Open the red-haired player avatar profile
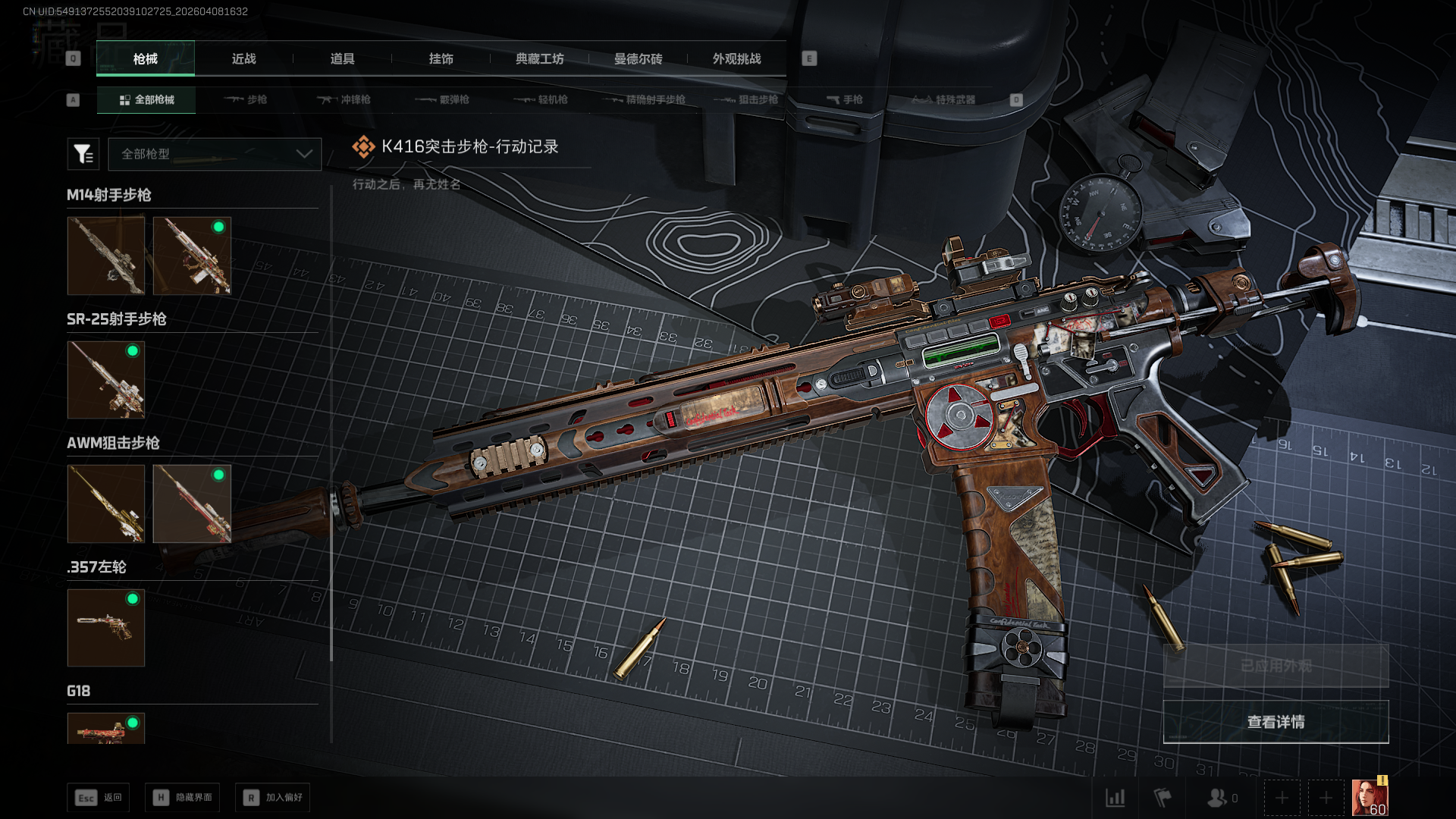 (1370, 798)
